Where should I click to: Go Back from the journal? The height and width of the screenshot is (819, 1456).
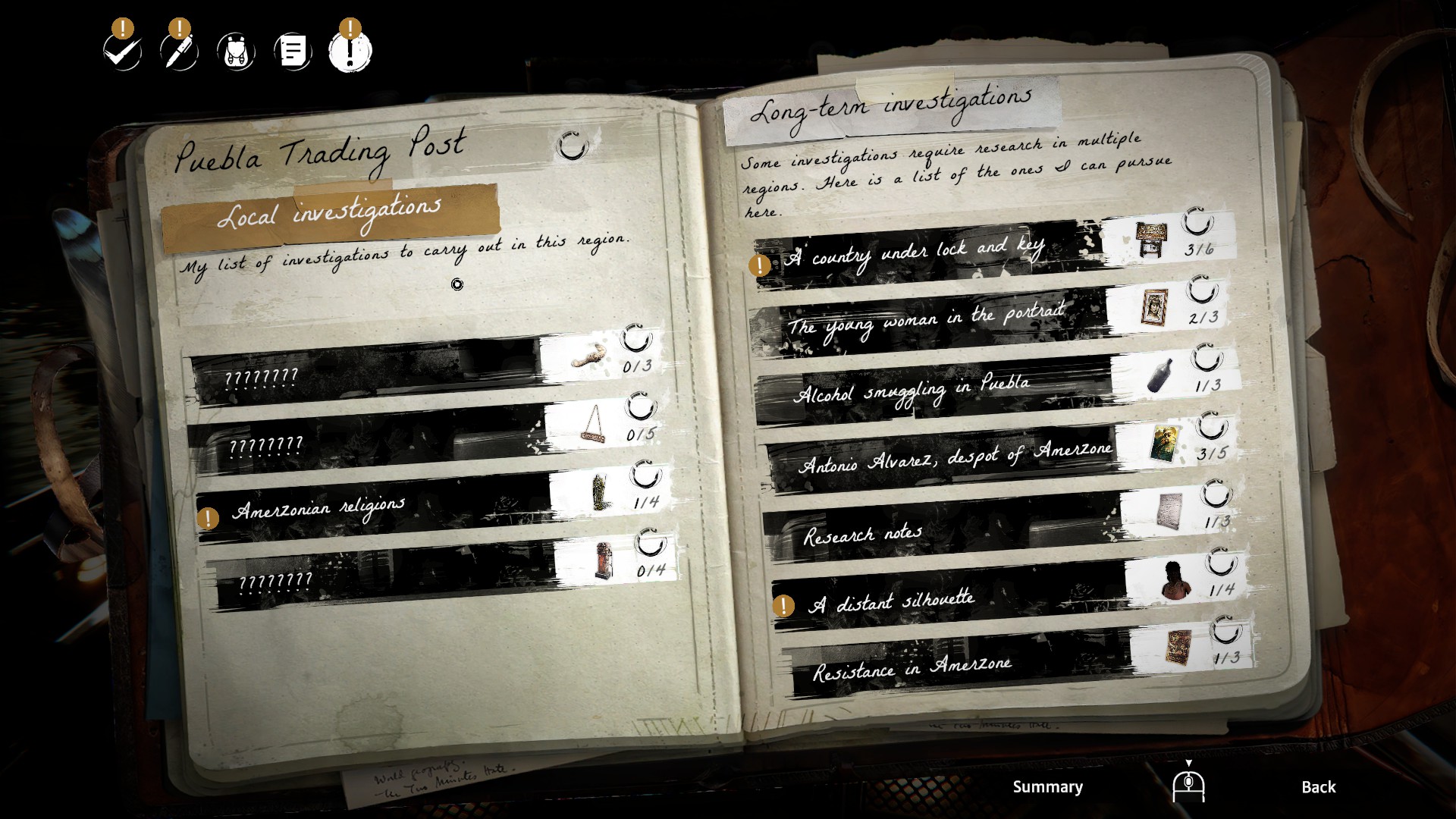coord(1318,787)
